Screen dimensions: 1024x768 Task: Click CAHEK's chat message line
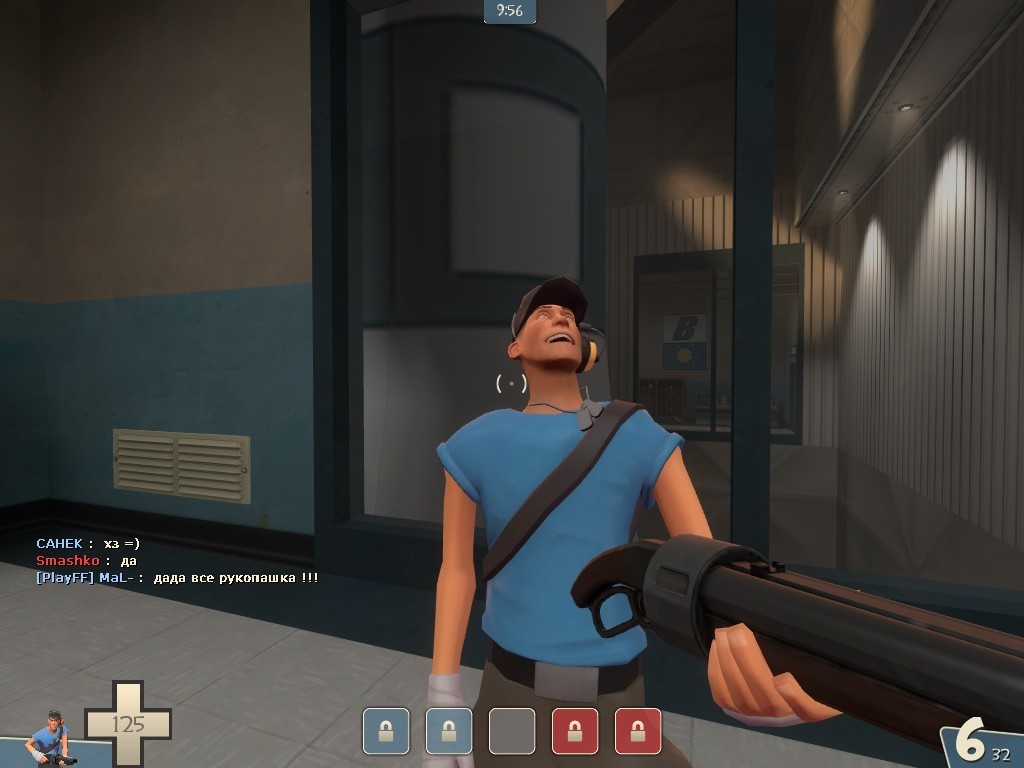88,543
